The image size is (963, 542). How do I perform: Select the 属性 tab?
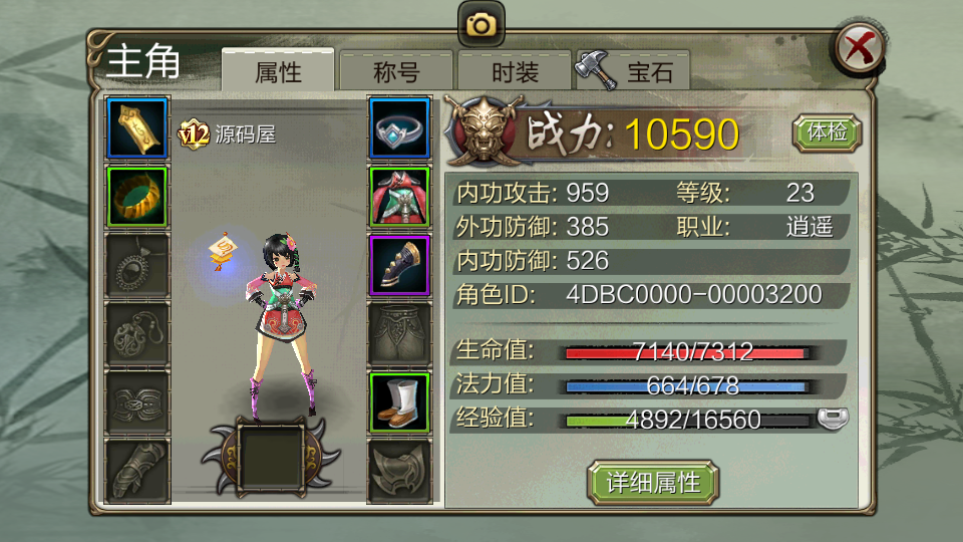[x=278, y=72]
